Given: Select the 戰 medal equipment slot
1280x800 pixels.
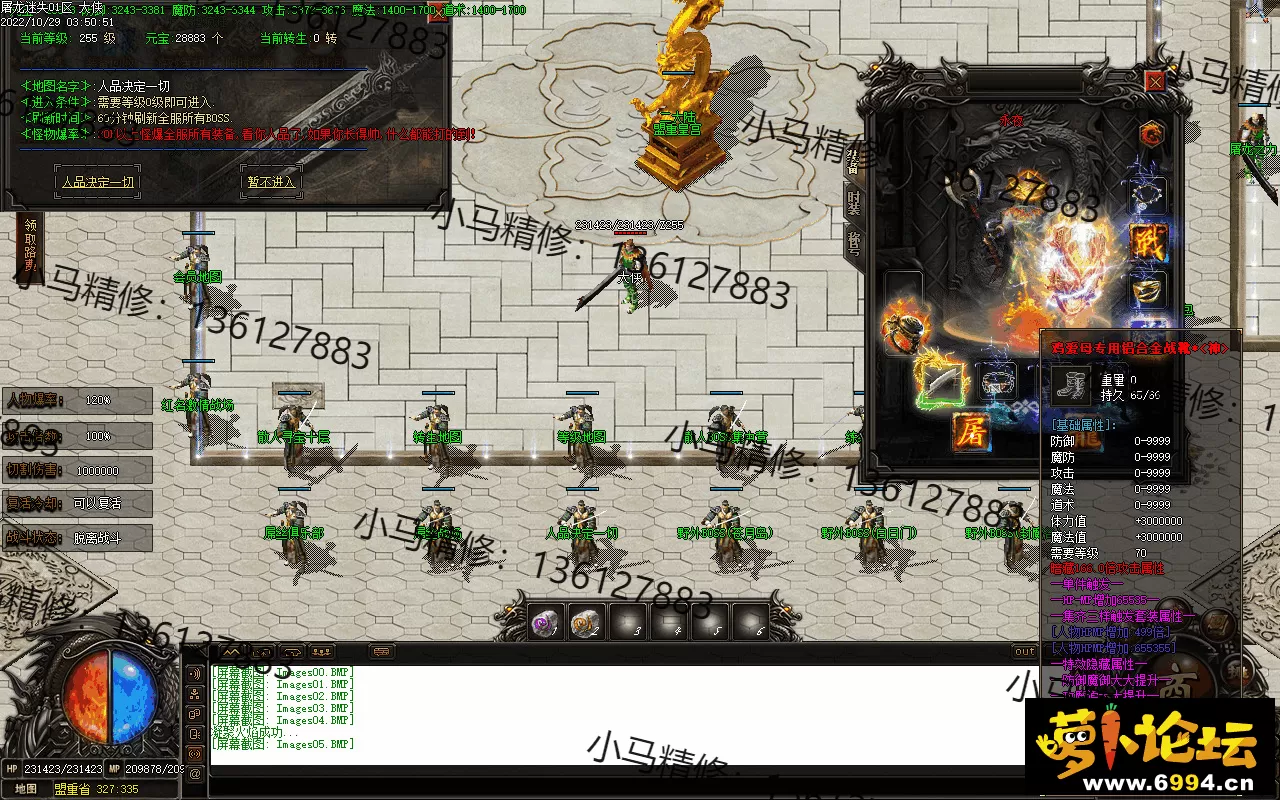Looking at the screenshot, I should pos(1149,242).
